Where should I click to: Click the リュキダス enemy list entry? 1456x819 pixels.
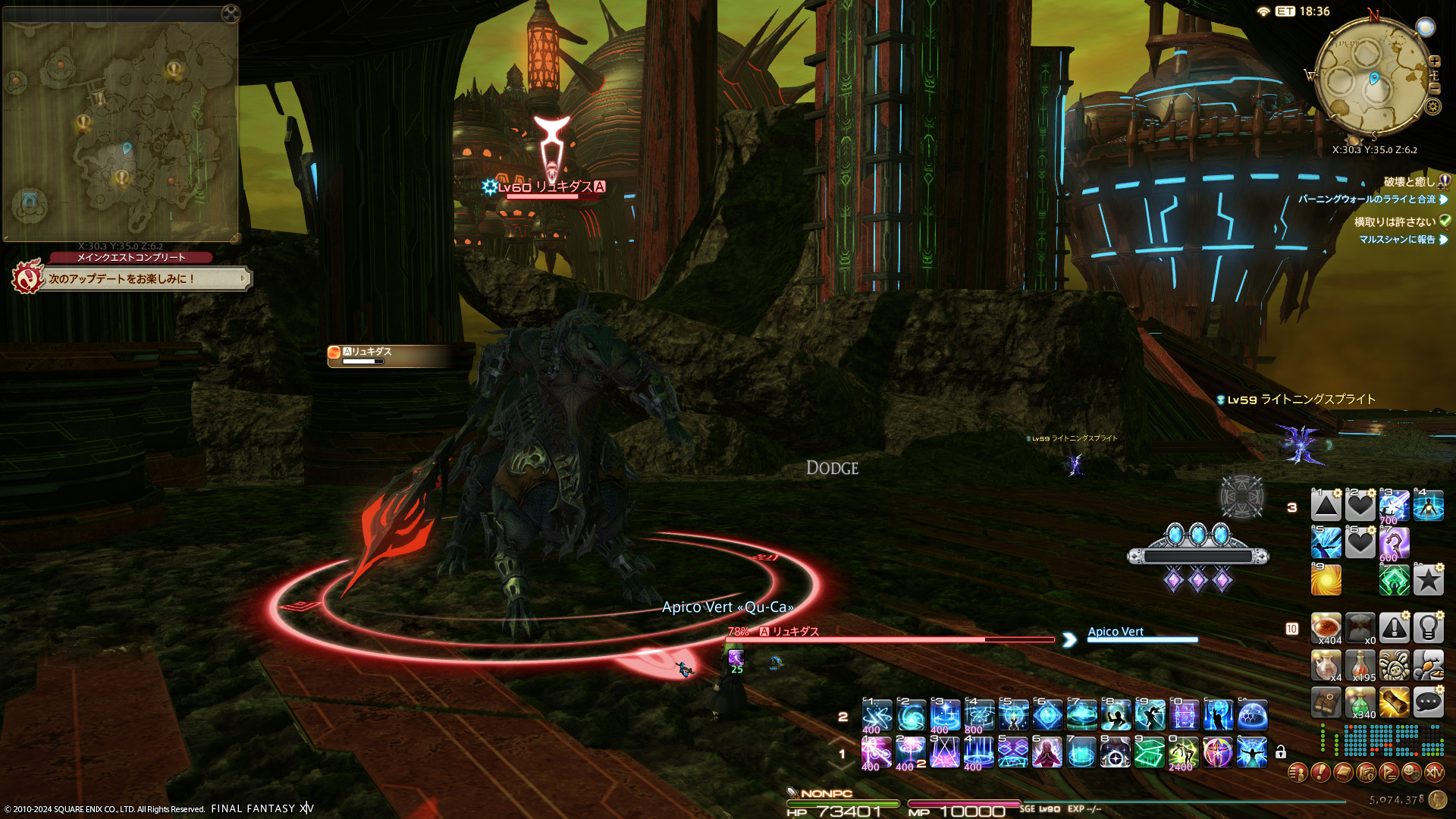(394, 356)
